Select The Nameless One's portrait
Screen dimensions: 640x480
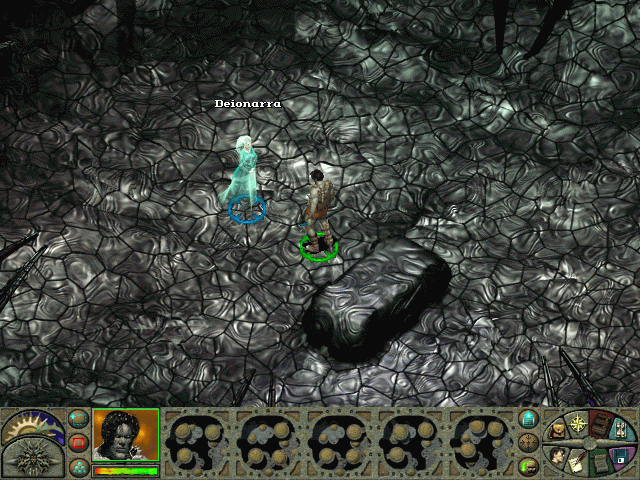125,435
